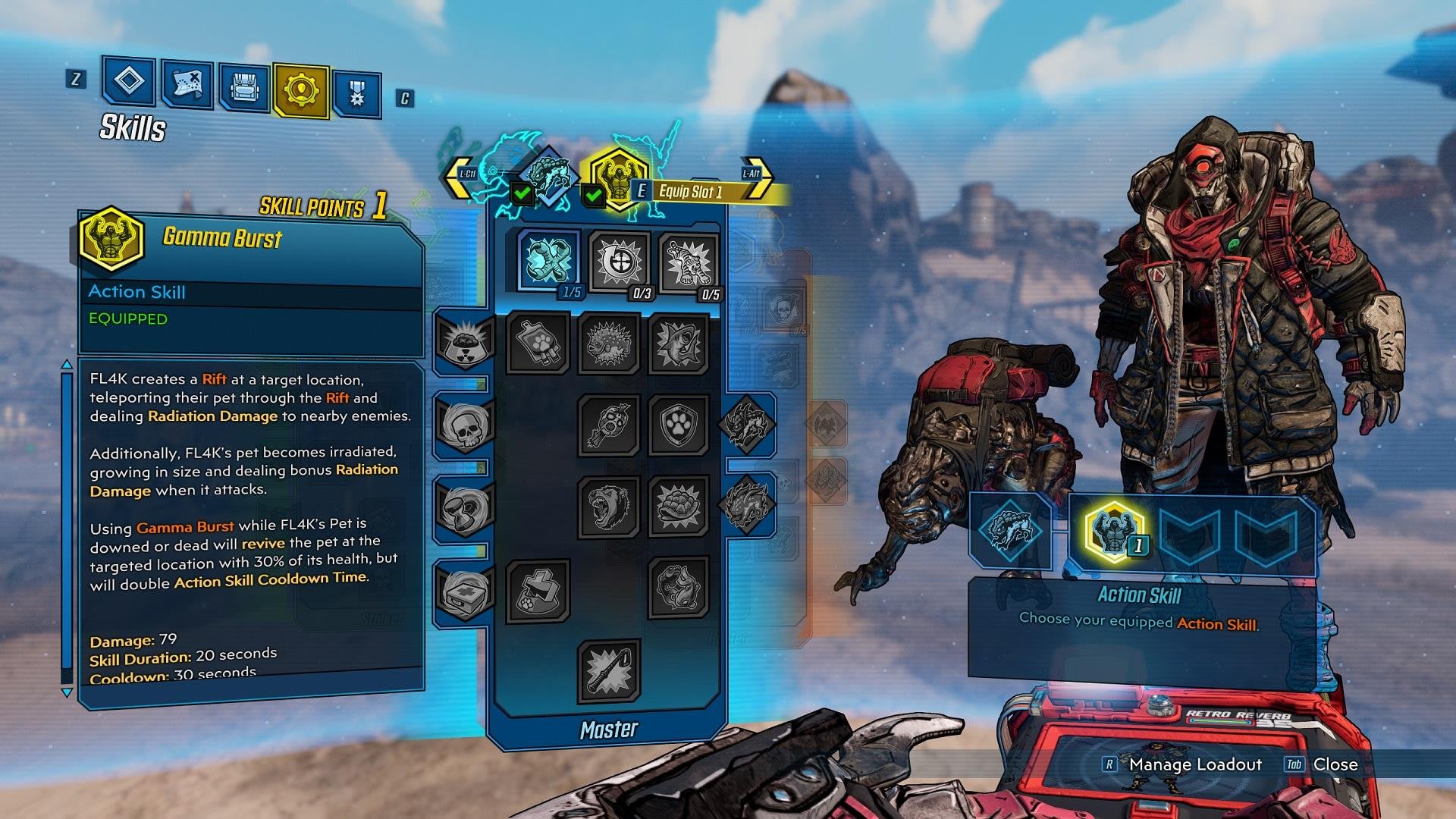Choose the skull augment on tree's left edge
The image size is (1456, 819).
(x=463, y=425)
